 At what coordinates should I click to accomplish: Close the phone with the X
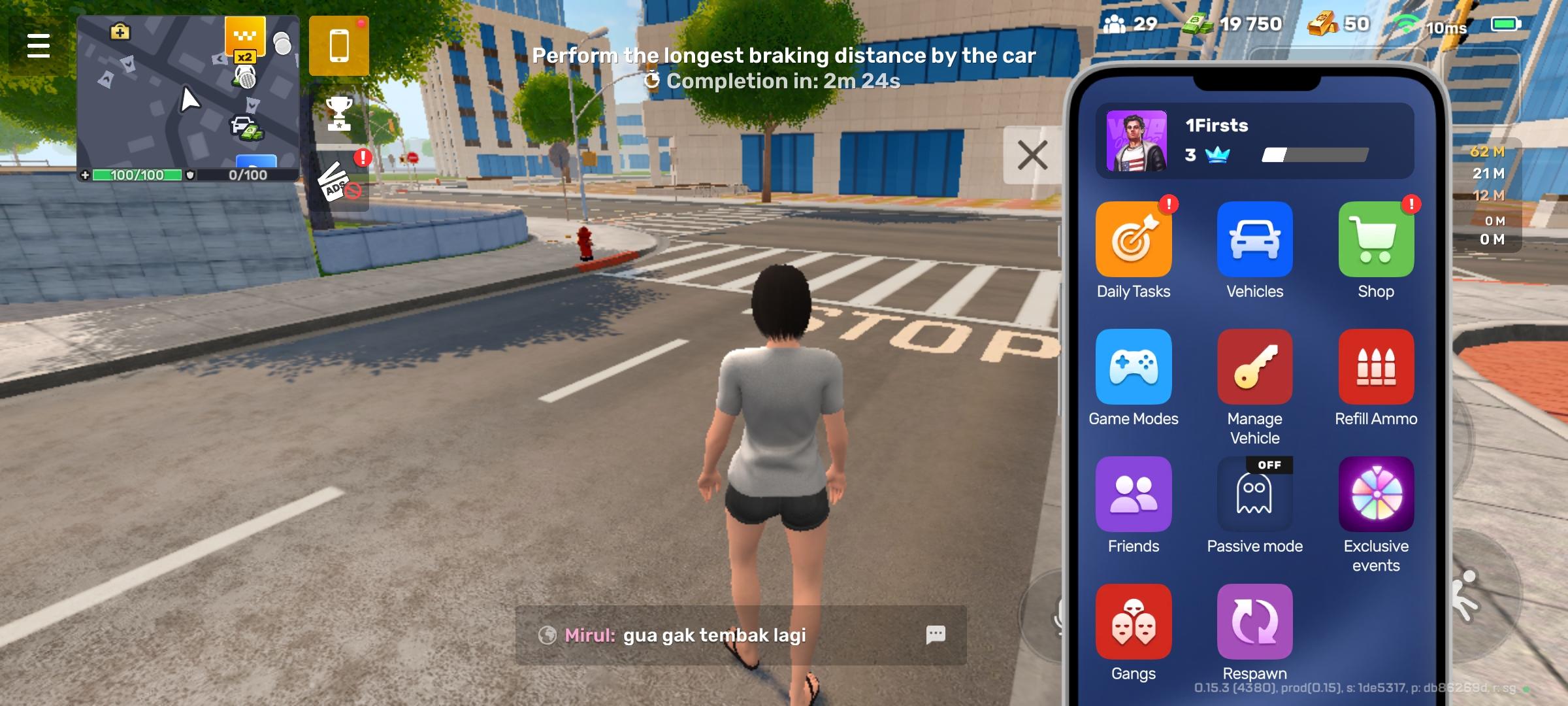1031,154
